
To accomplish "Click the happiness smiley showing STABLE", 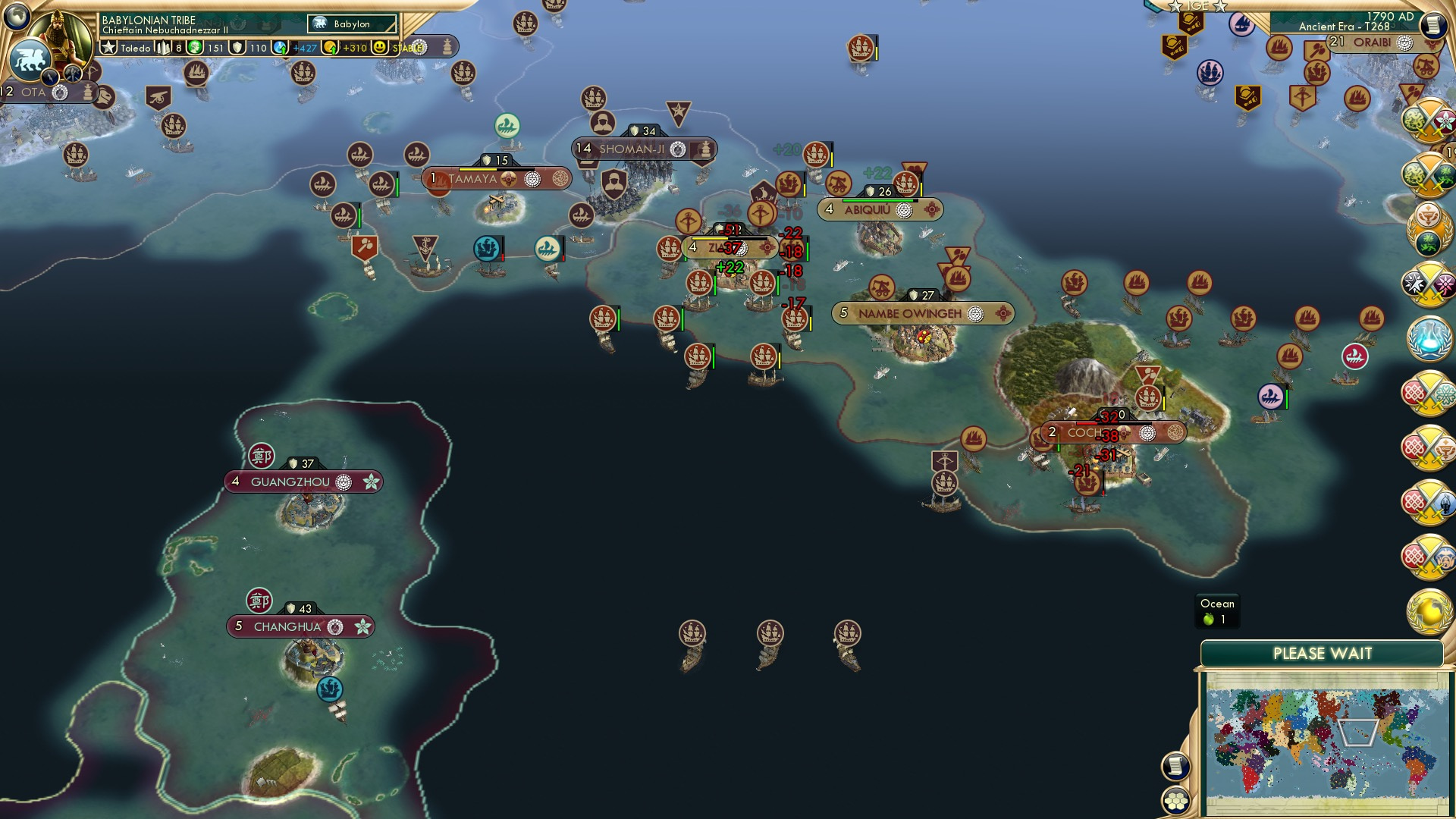I will (x=380, y=47).
